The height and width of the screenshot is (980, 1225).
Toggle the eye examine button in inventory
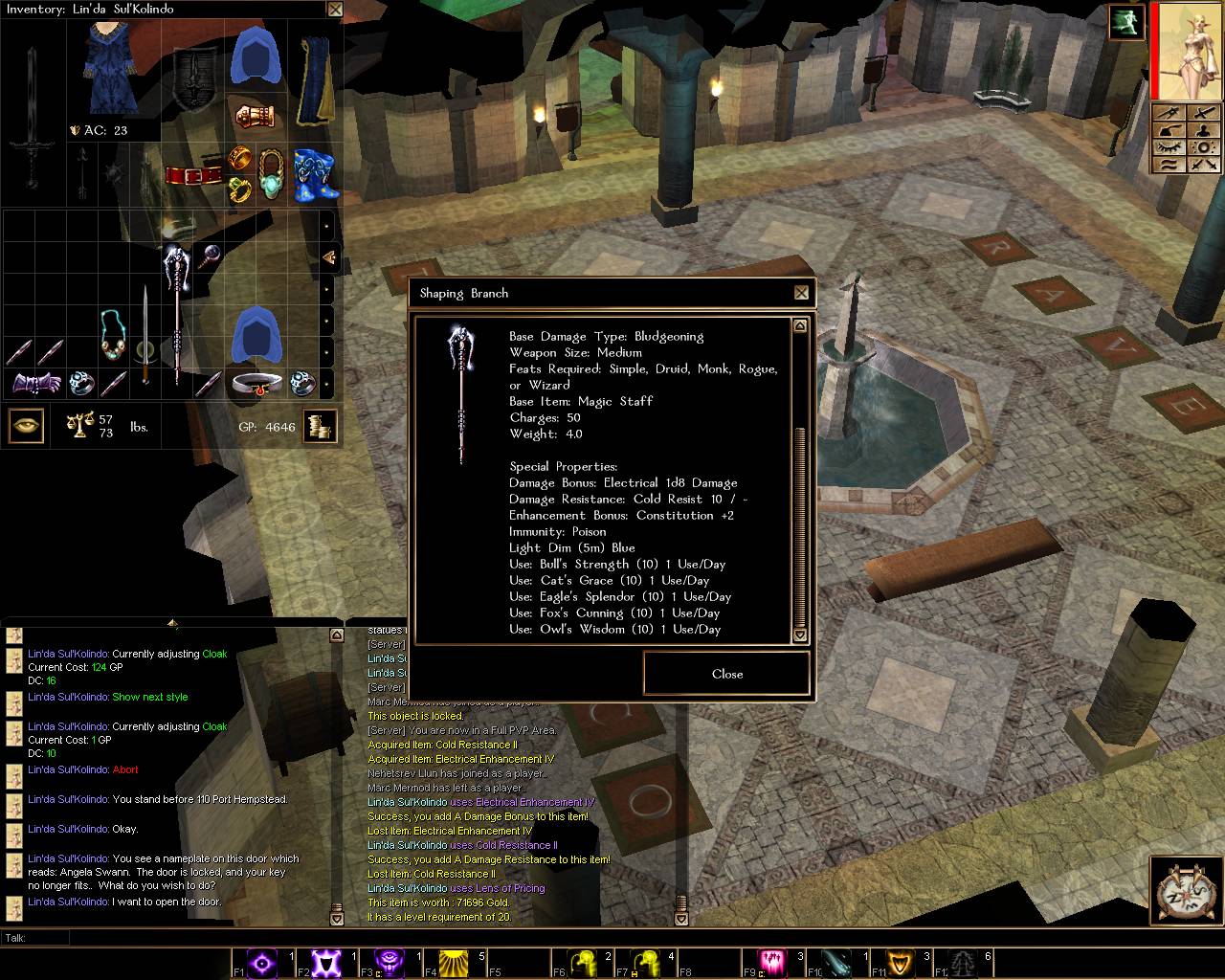pos(26,426)
